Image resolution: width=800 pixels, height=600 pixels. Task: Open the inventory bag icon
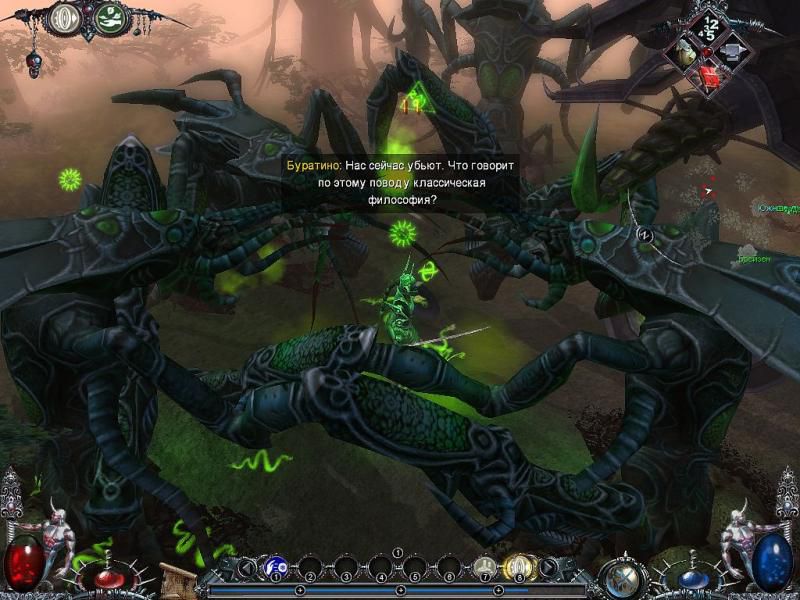tap(687, 53)
